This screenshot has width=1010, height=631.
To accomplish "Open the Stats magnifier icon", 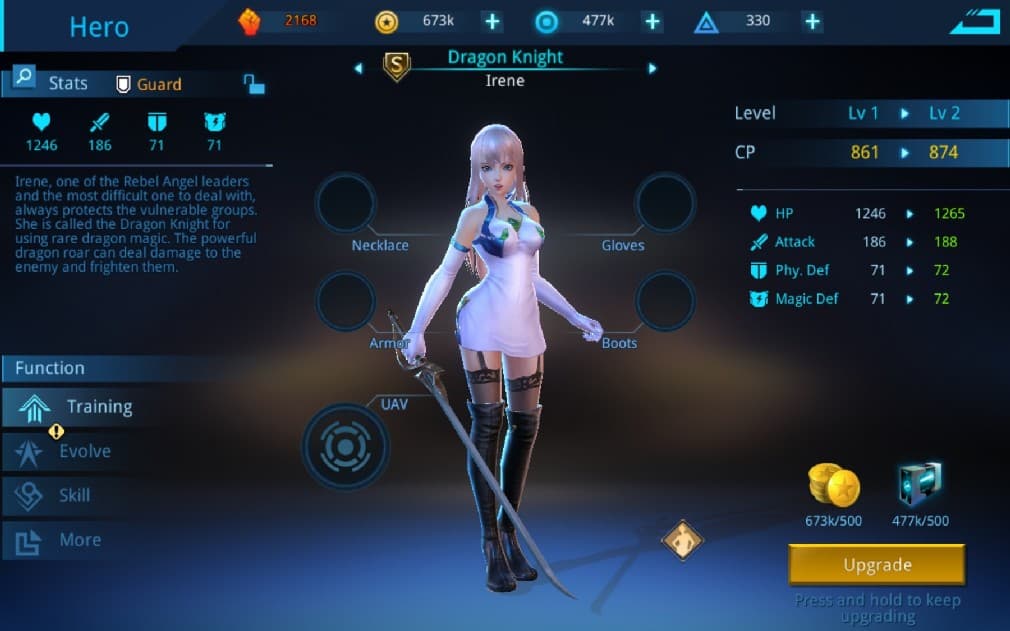I will tap(24, 78).
